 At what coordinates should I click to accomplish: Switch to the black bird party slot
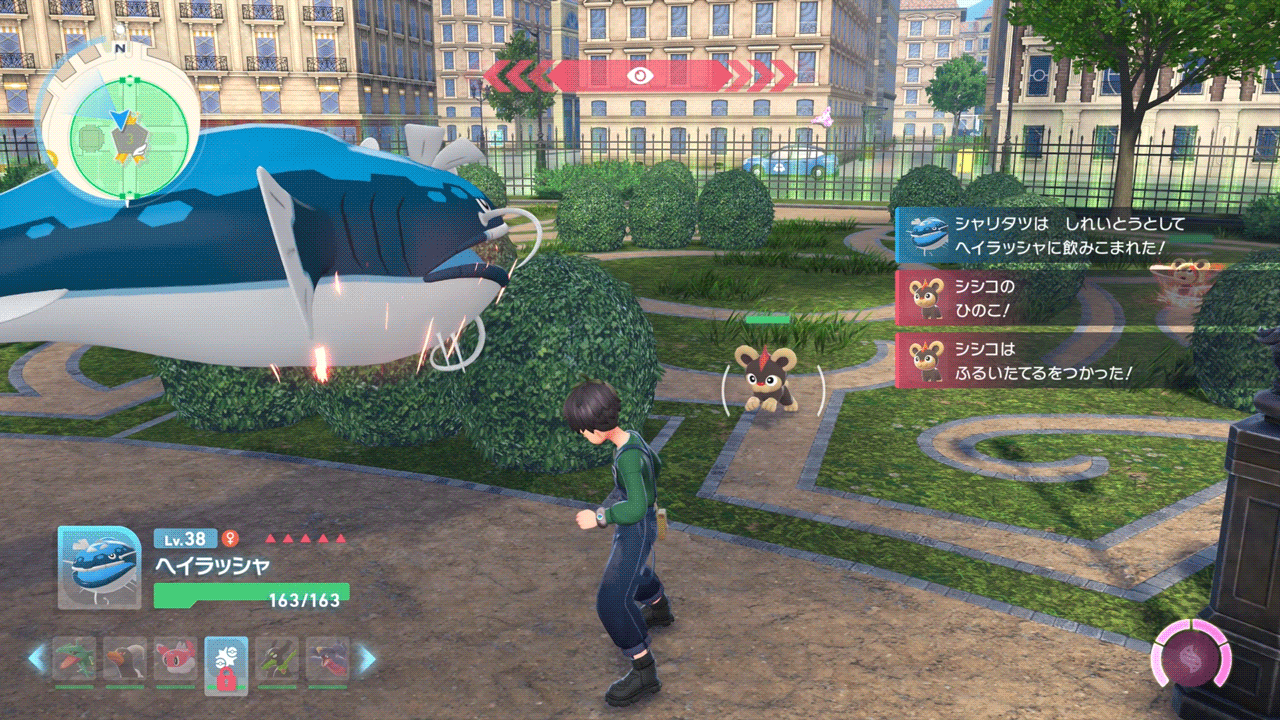(125, 660)
